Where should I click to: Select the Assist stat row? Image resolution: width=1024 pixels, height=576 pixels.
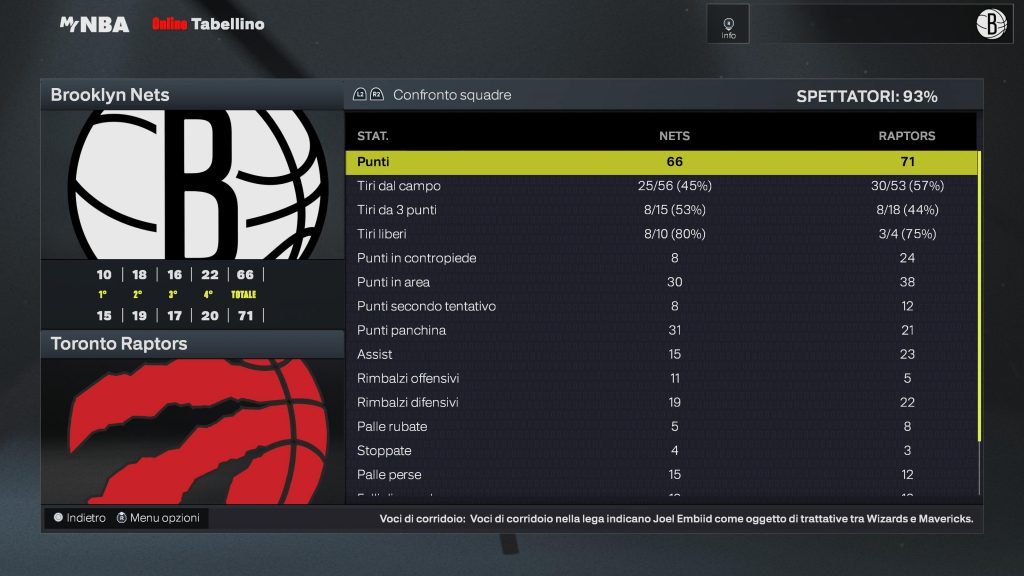click(661, 354)
